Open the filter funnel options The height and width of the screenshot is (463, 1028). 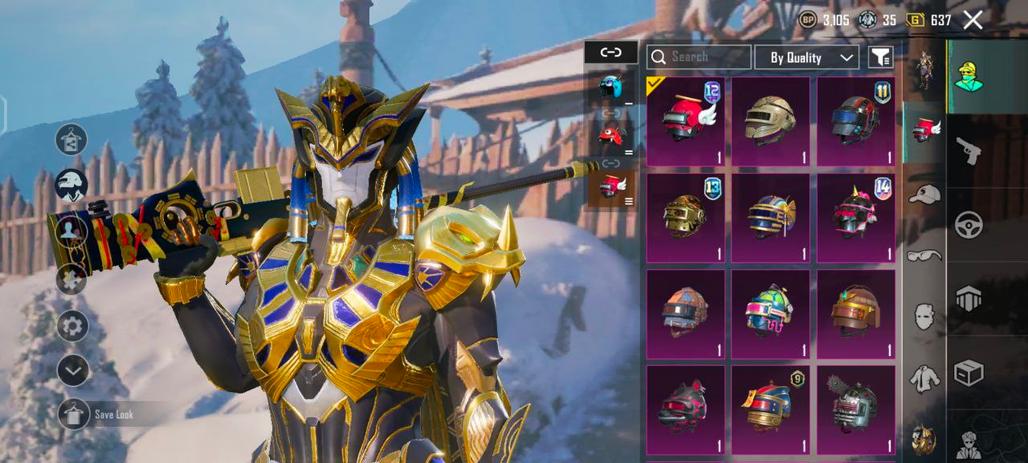coord(879,57)
